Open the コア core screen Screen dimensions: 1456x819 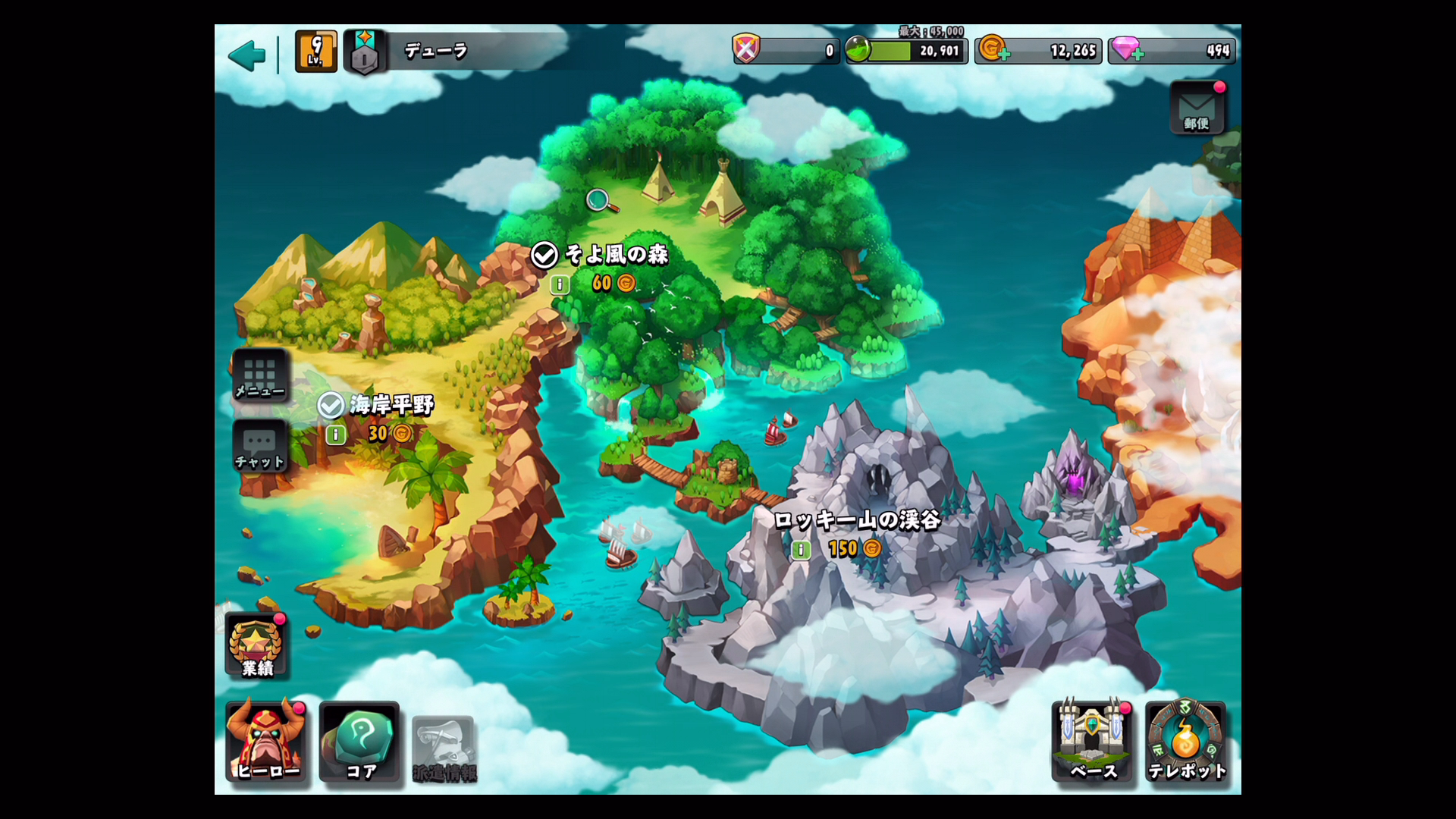click(360, 742)
